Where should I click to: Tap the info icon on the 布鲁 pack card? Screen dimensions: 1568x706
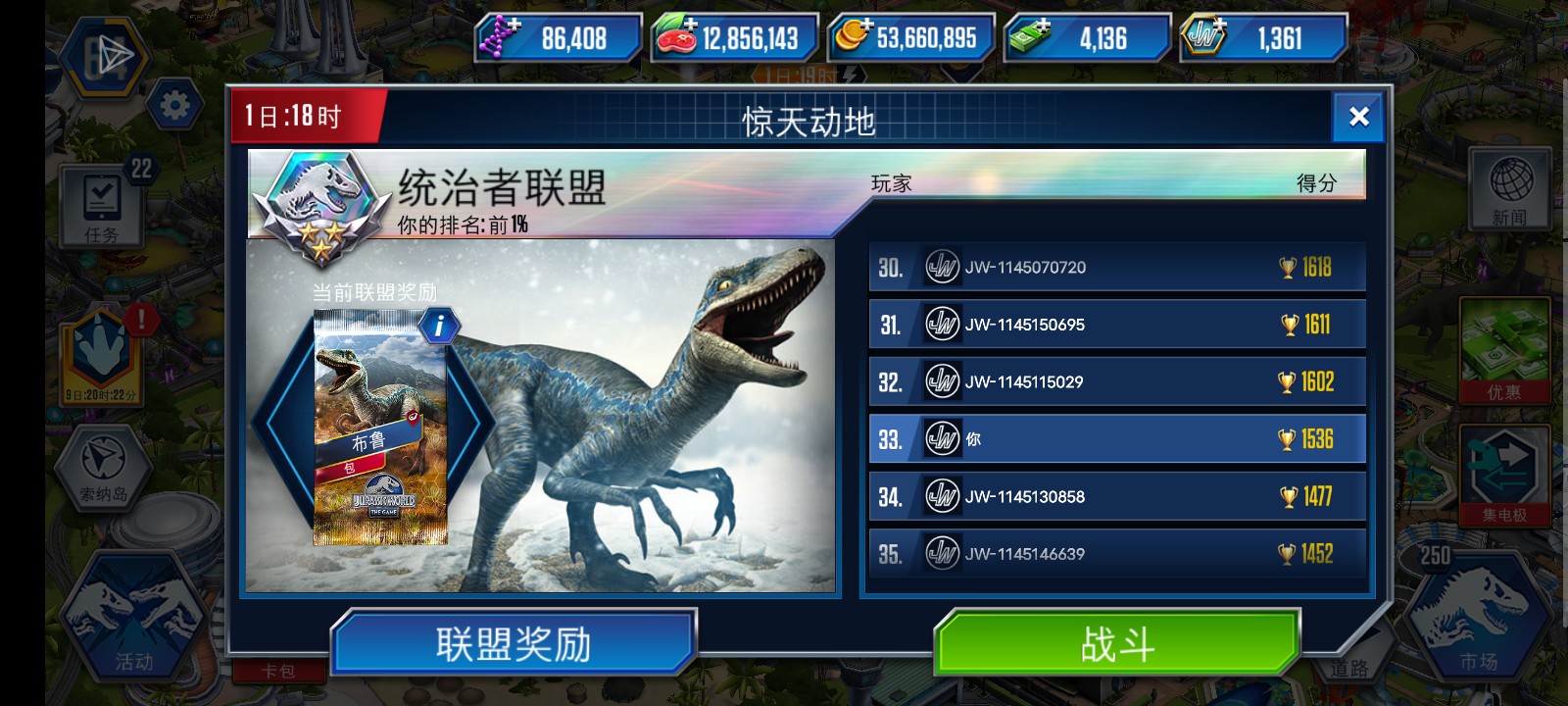pyautogui.click(x=438, y=327)
